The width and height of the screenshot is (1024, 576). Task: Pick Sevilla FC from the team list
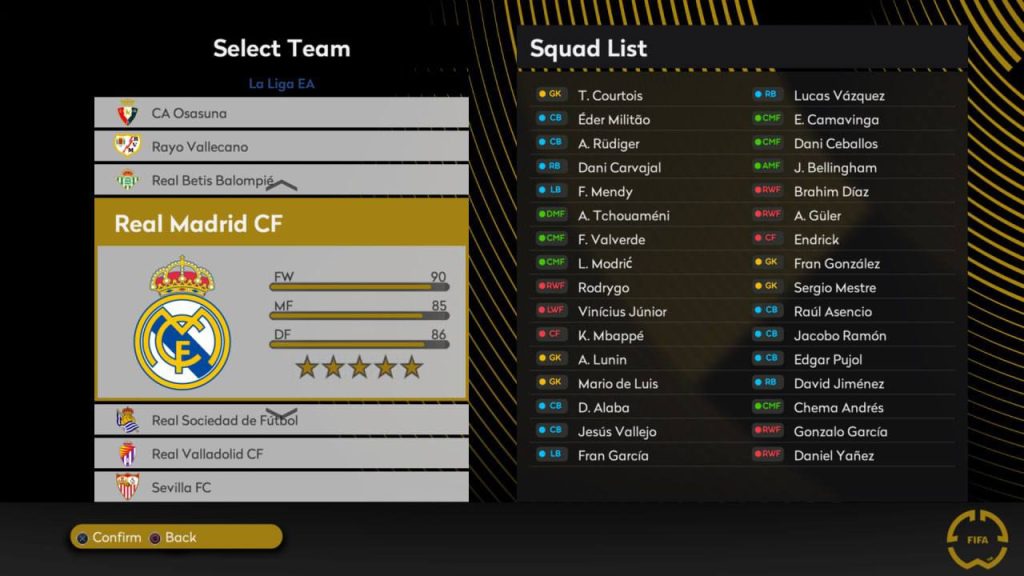click(281, 487)
